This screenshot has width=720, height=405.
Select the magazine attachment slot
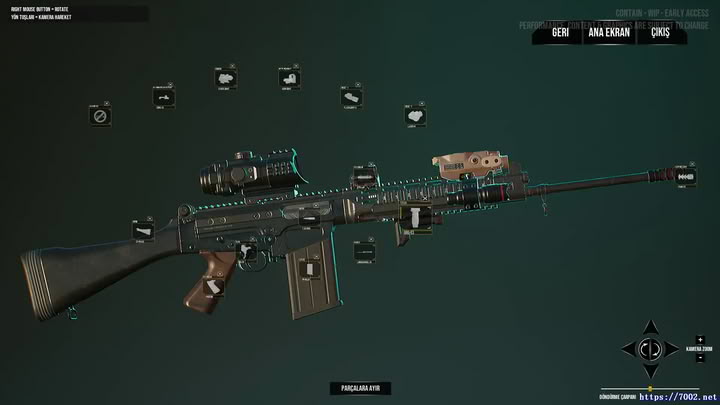pyautogui.click(x=311, y=268)
